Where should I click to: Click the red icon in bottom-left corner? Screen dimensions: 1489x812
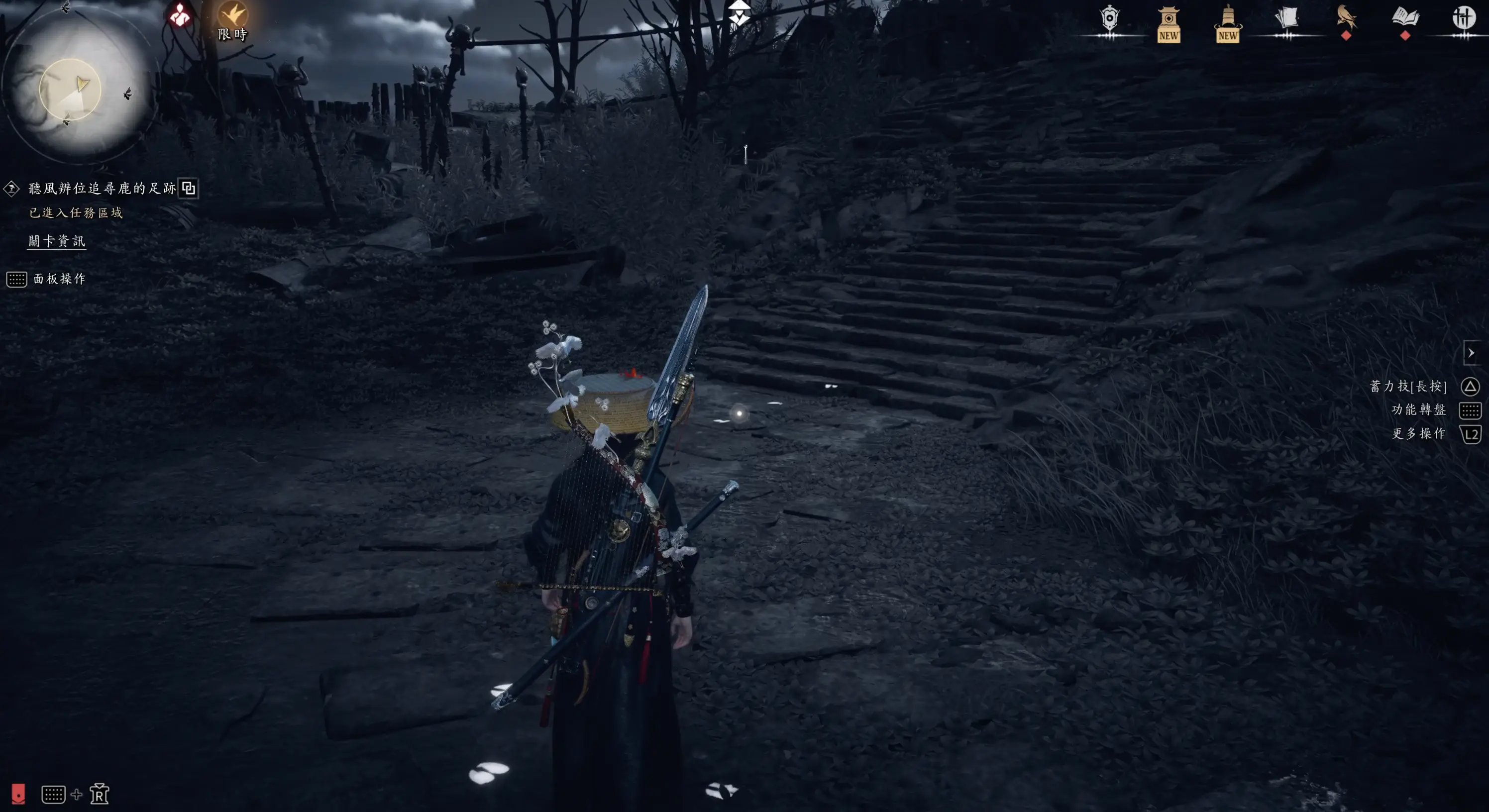click(x=18, y=794)
